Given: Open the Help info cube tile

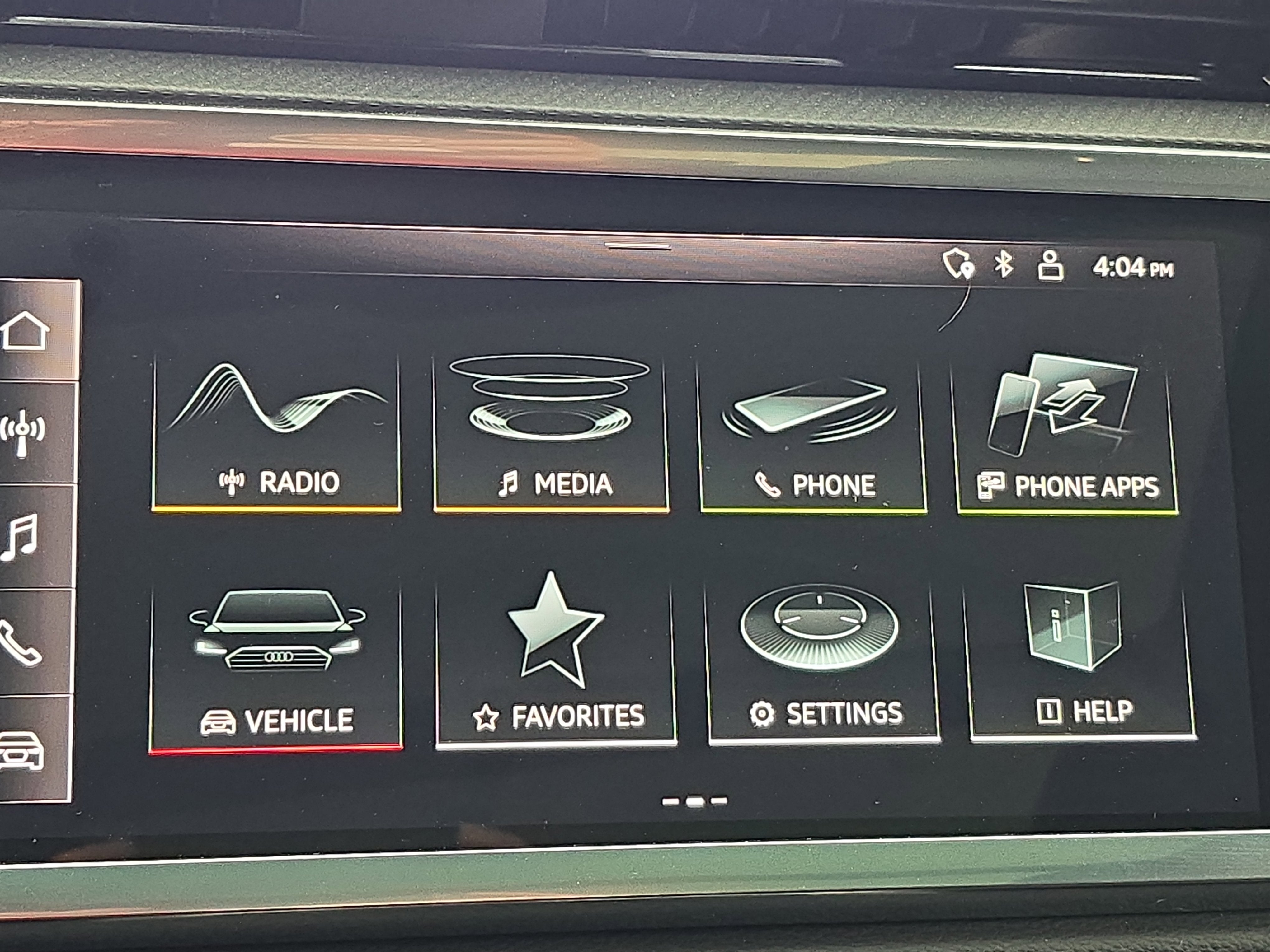Looking at the screenshot, I should [1079, 648].
